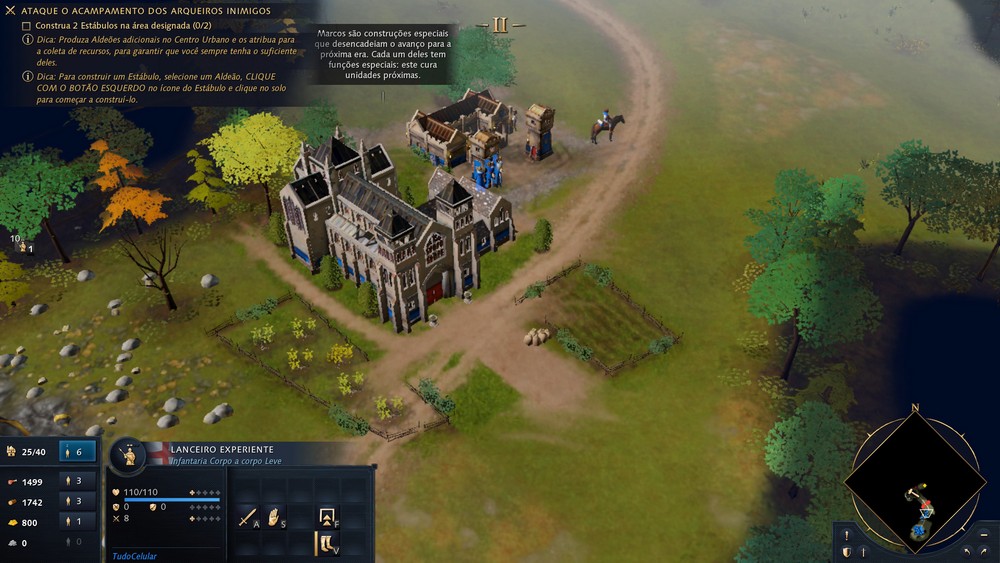
Task: Rotate camera with the right curved arrow
Action: point(984,552)
